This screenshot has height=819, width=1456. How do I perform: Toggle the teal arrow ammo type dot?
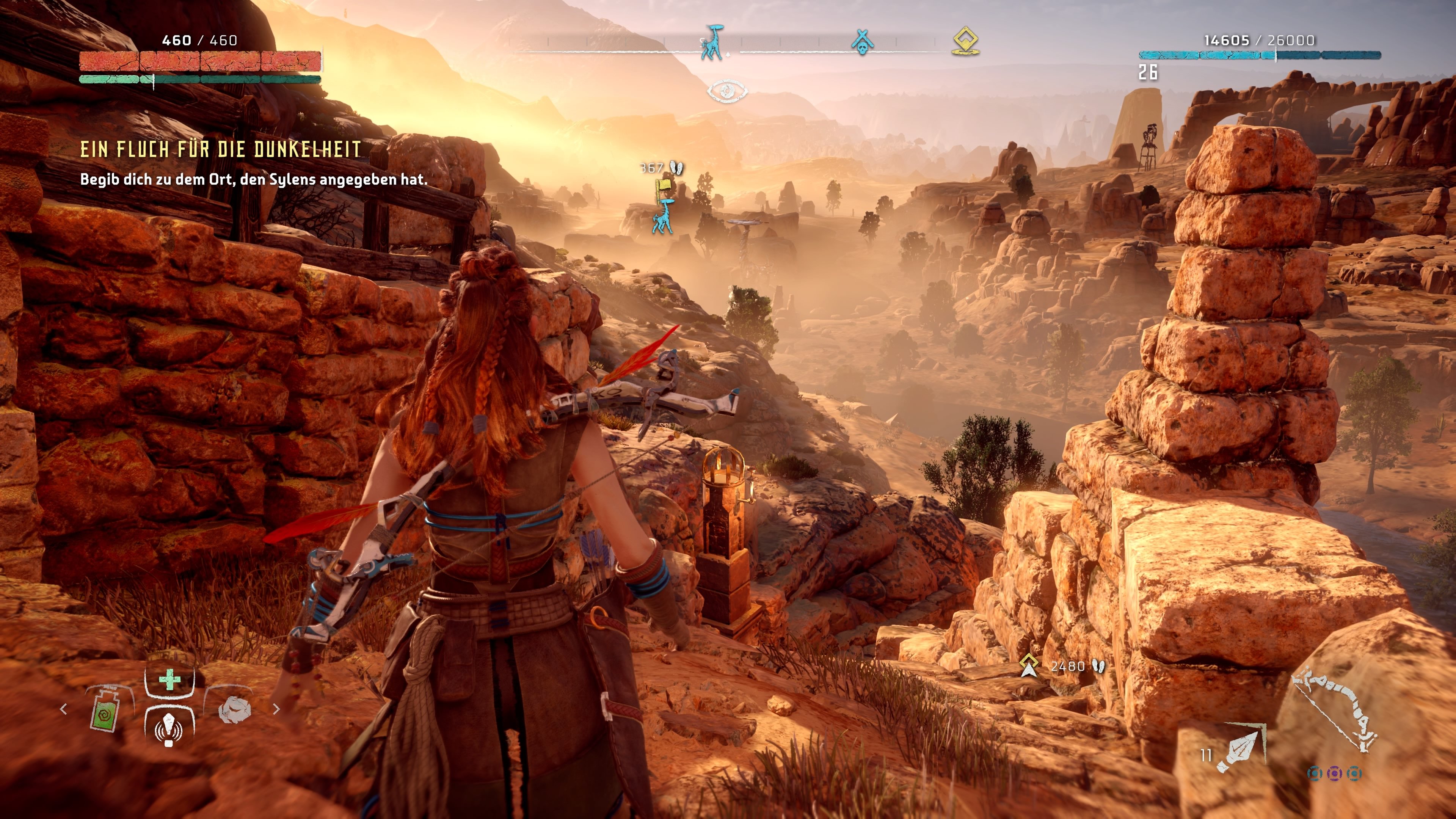pos(1315,773)
